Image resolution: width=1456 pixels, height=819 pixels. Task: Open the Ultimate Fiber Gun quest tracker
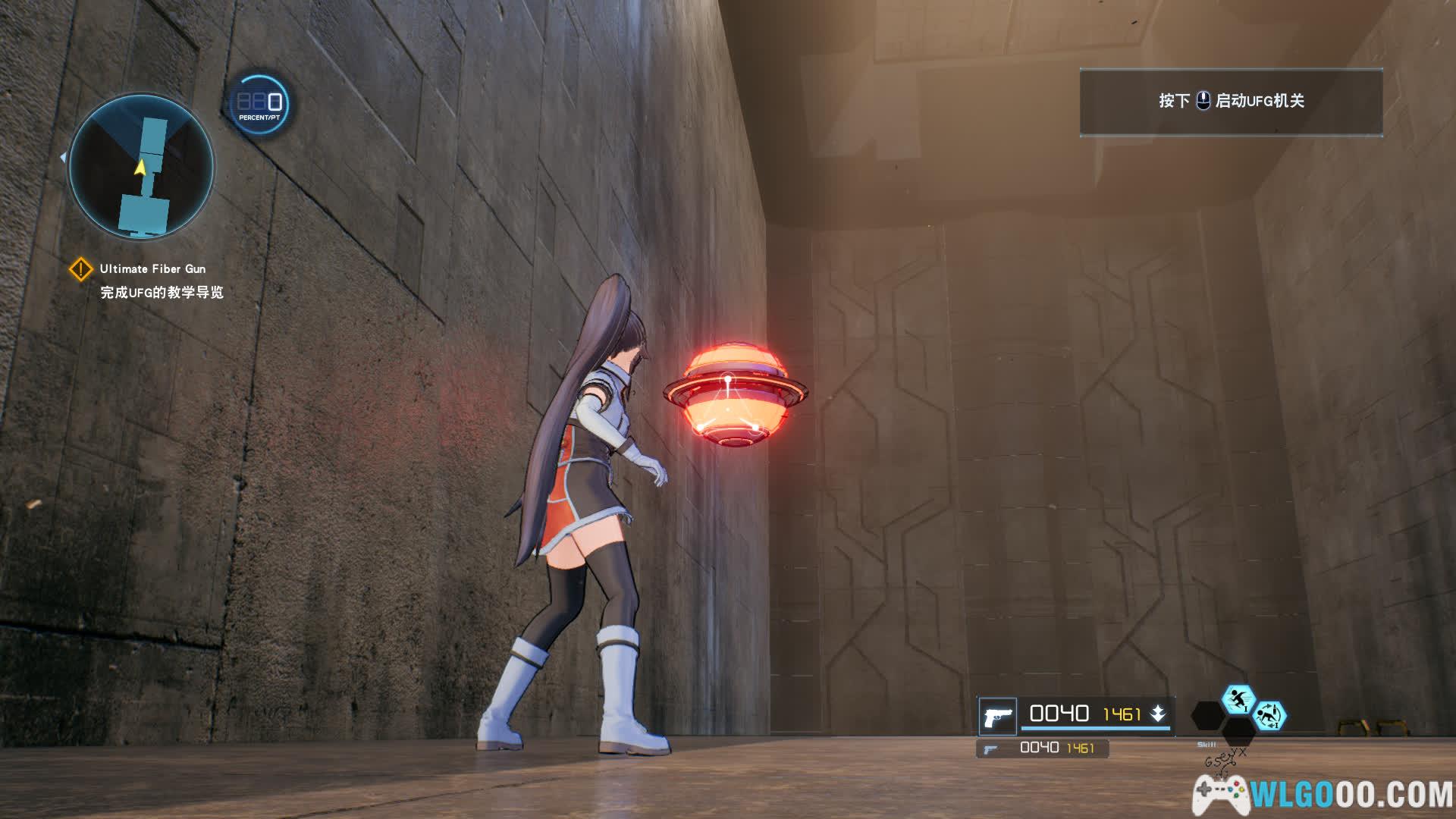[x=152, y=269]
